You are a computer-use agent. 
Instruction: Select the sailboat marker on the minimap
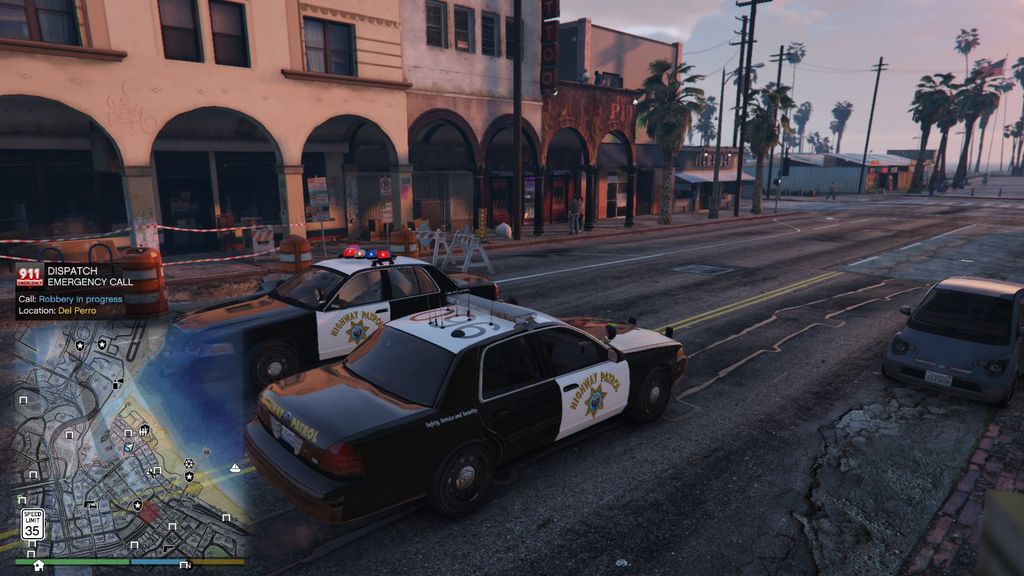click(x=235, y=467)
